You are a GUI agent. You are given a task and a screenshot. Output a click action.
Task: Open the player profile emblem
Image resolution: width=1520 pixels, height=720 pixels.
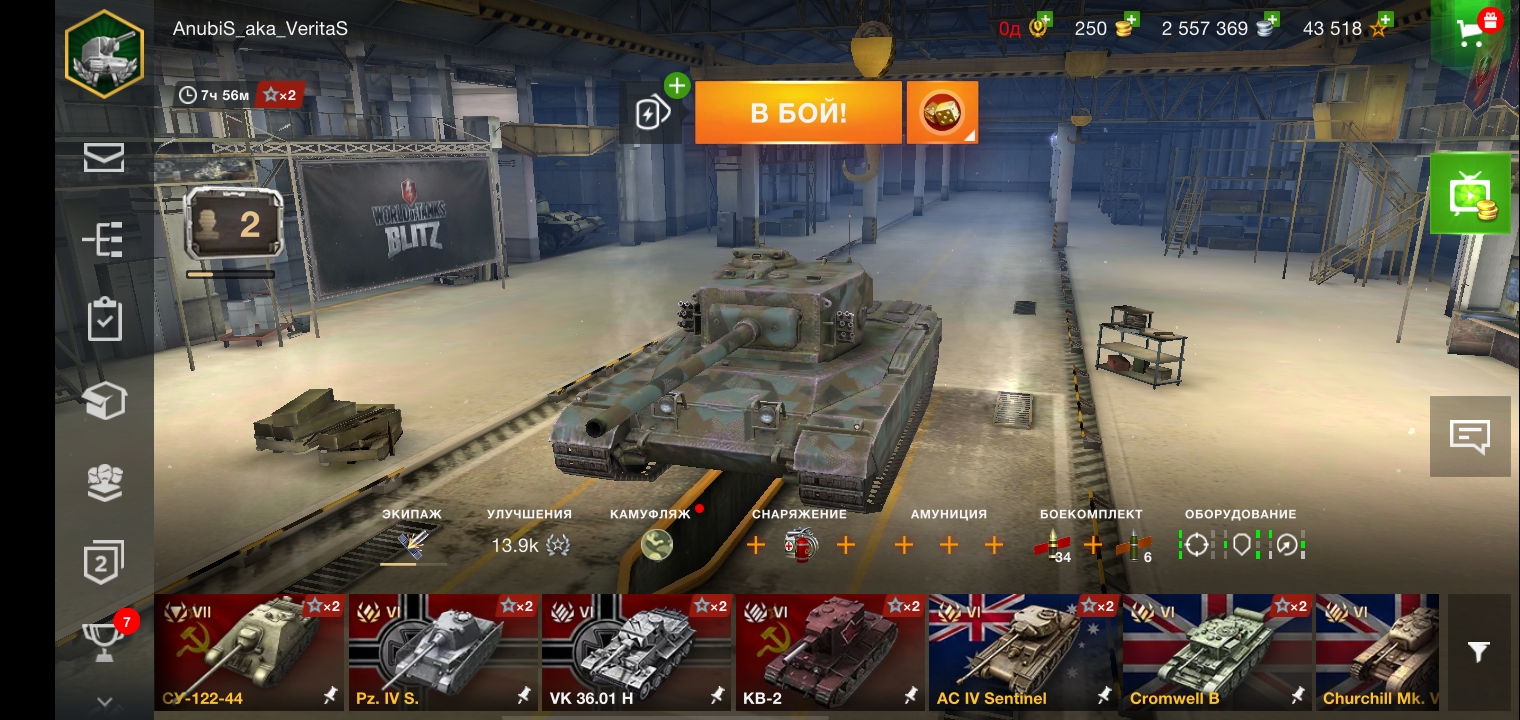[x=104, y=54]
